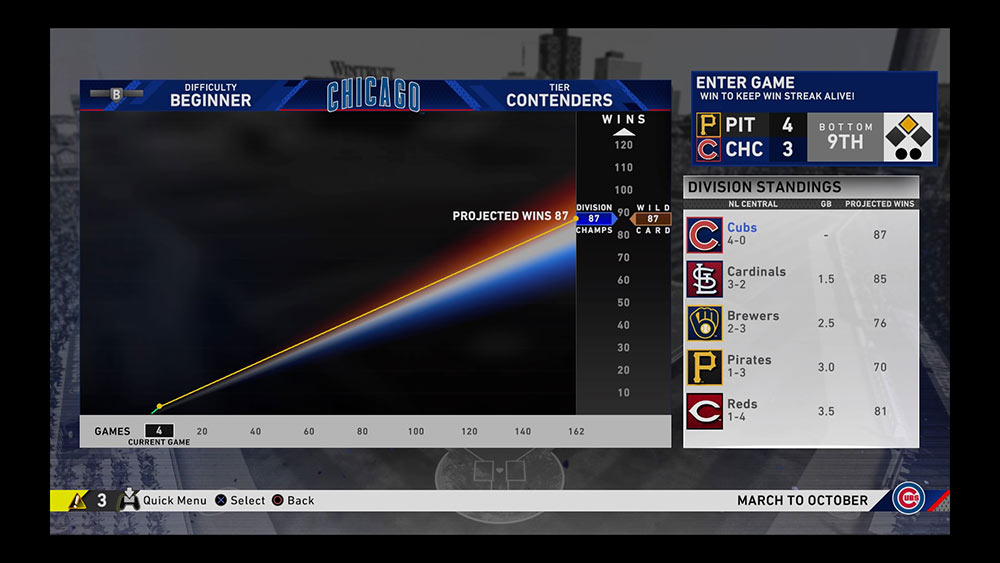
Task: Select the Cubs row in division standings
Action: click(801, 235)
